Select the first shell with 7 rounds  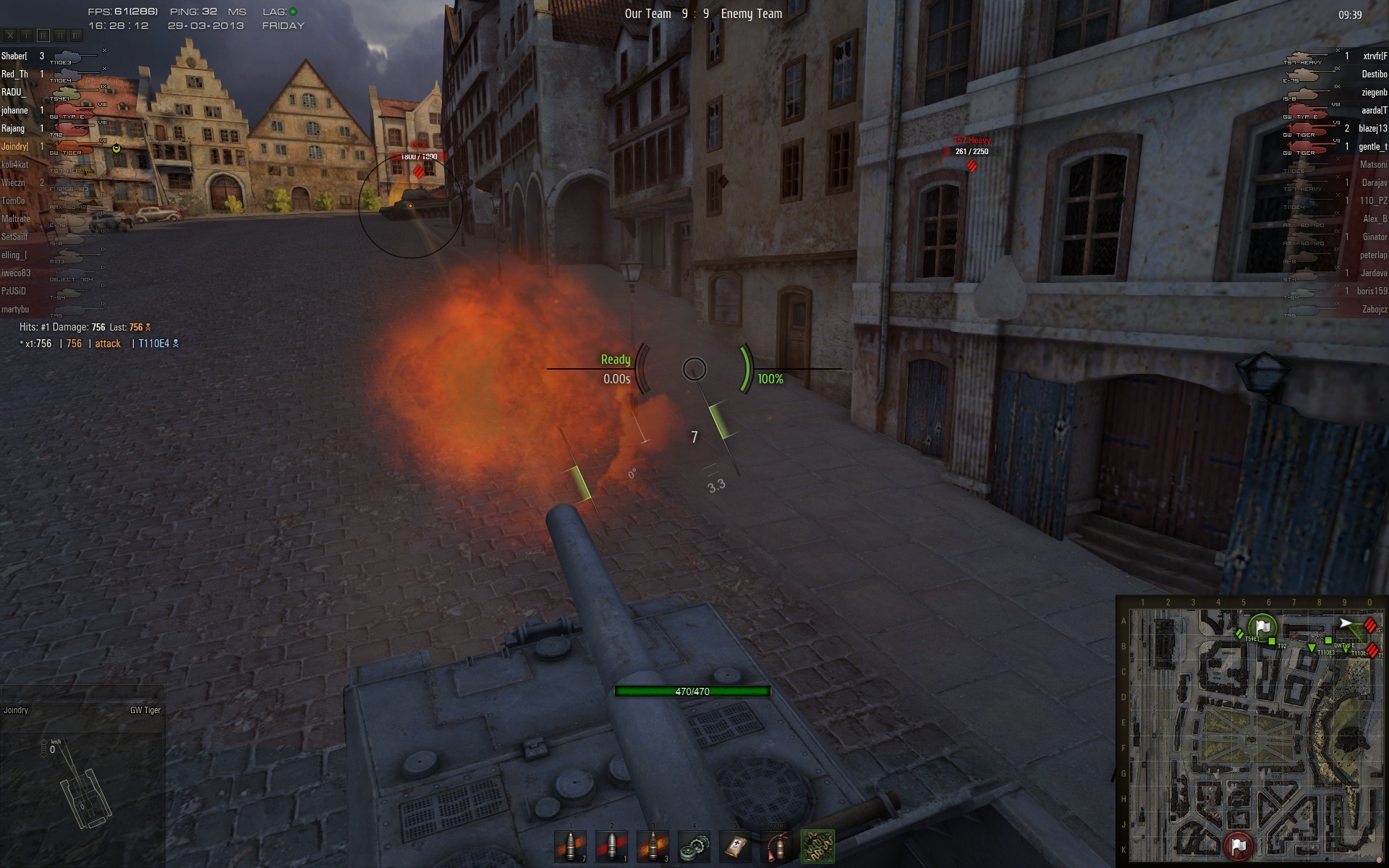(570, 846)
